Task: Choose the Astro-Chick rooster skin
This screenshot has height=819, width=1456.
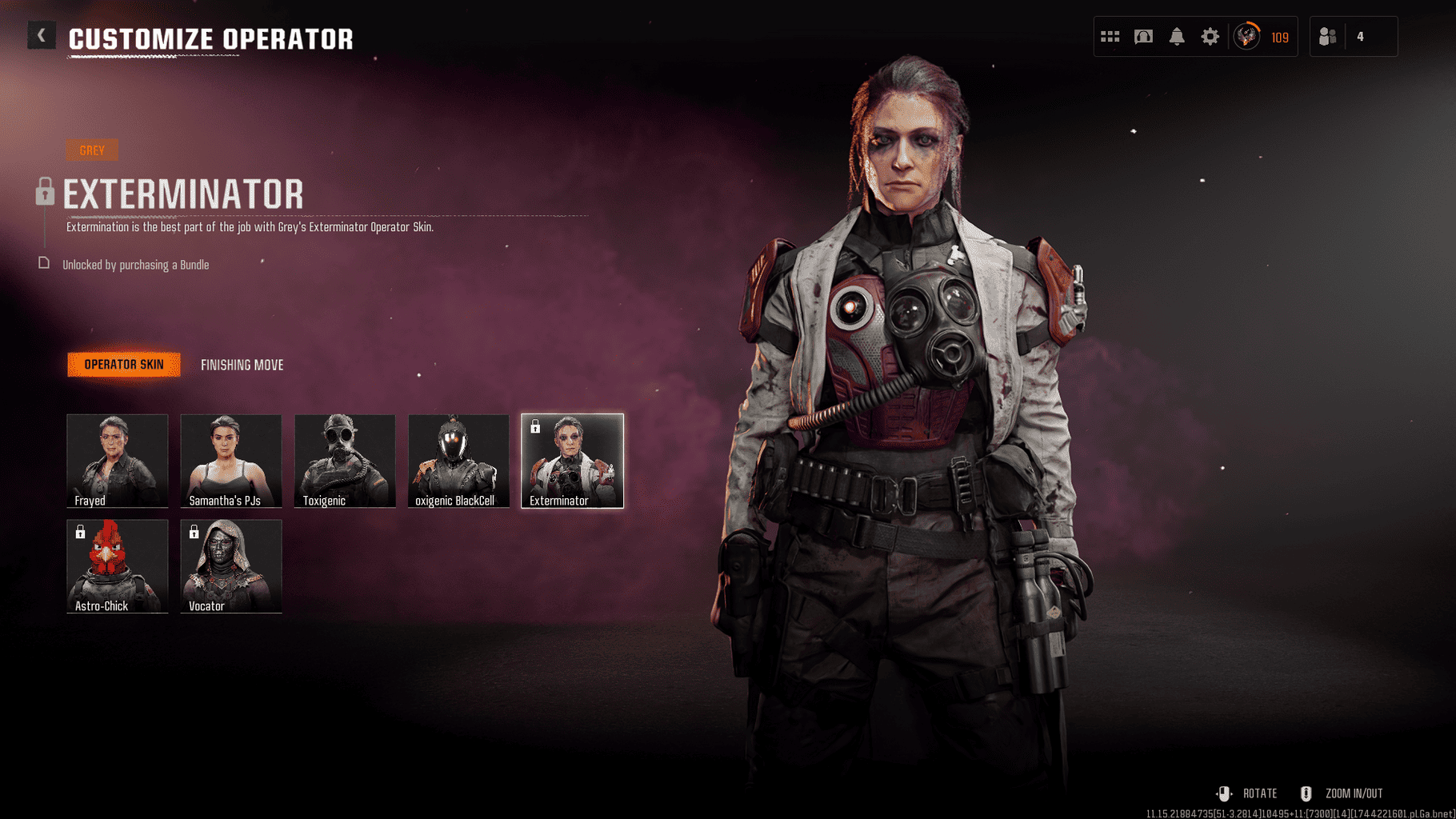Action: click(118, 565)
